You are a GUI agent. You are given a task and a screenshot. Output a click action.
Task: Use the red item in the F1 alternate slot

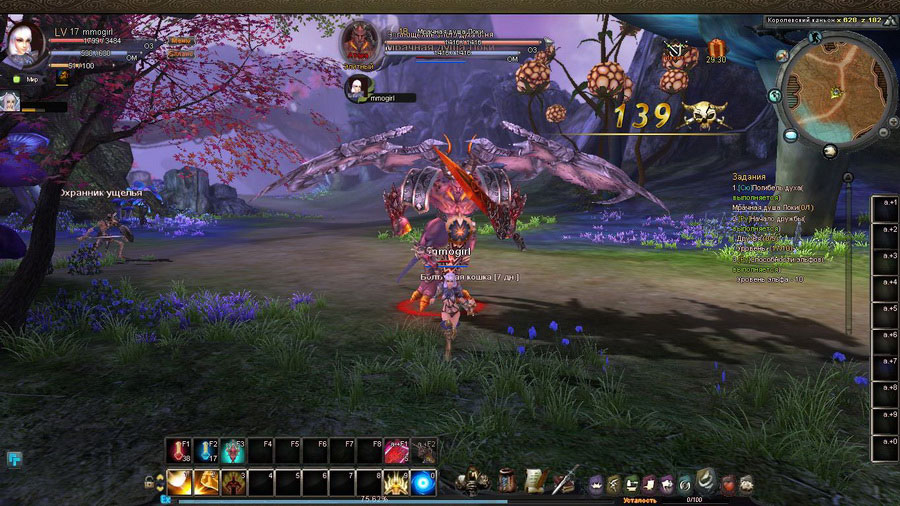coord(397,451)
